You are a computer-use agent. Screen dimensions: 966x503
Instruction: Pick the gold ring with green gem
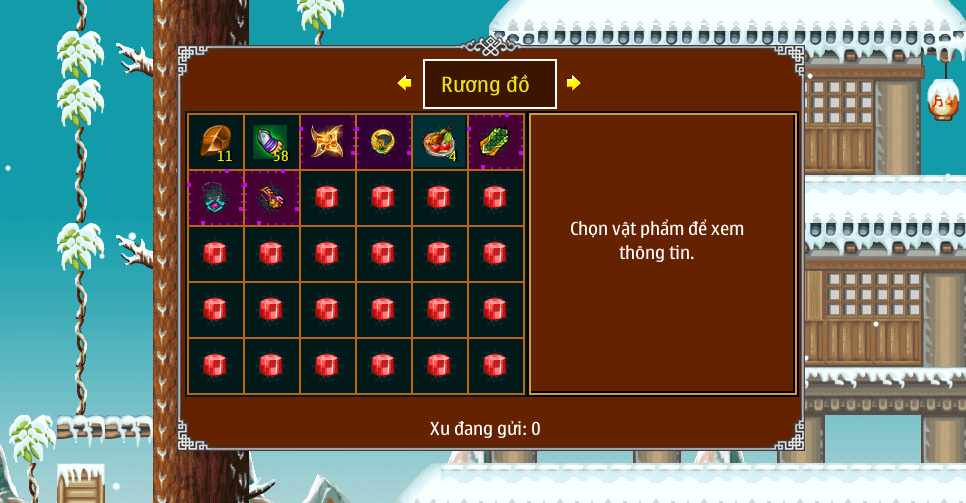384,142
